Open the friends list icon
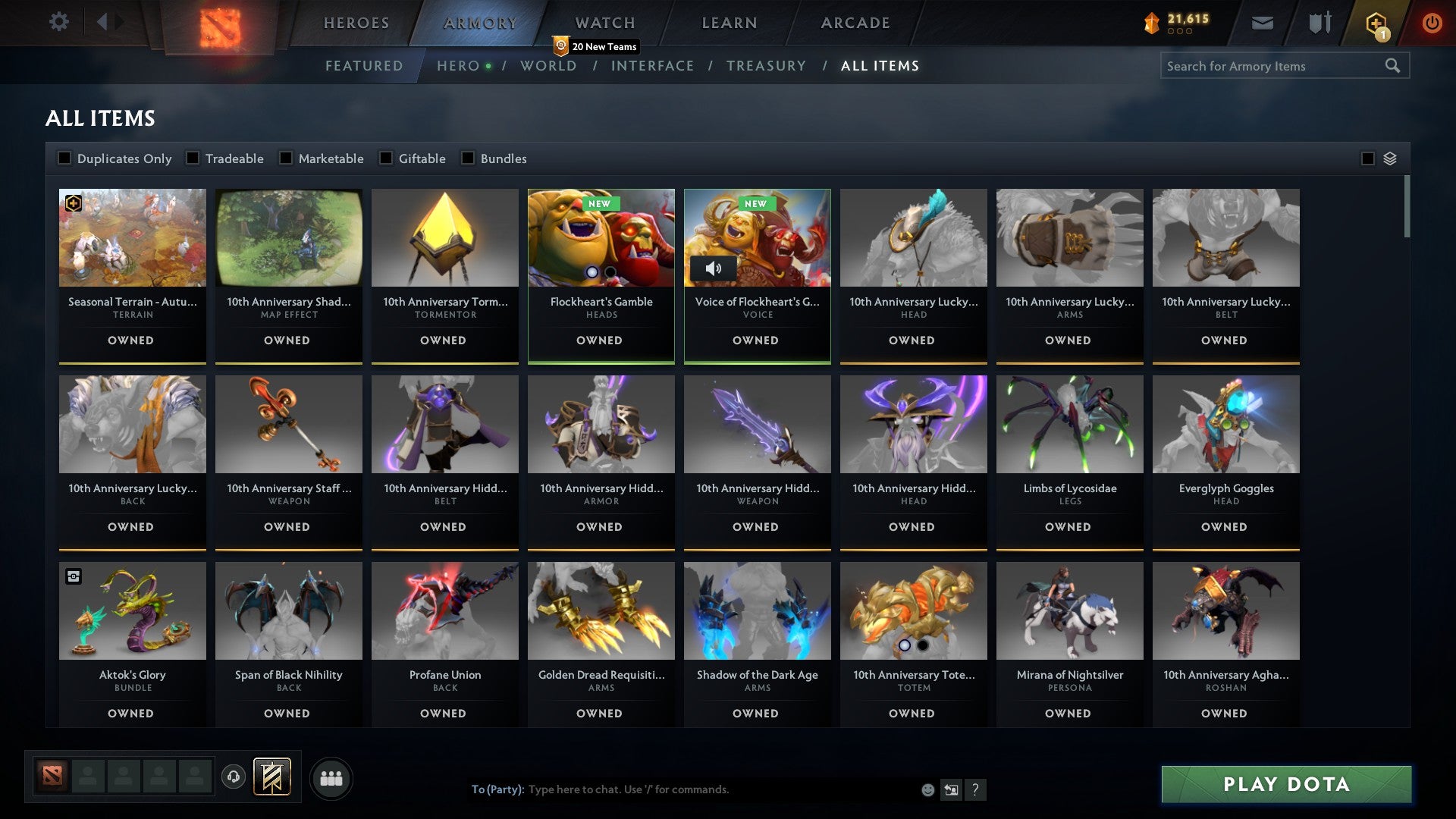The width and height of the screenshot is (1456, 819). 331,777
